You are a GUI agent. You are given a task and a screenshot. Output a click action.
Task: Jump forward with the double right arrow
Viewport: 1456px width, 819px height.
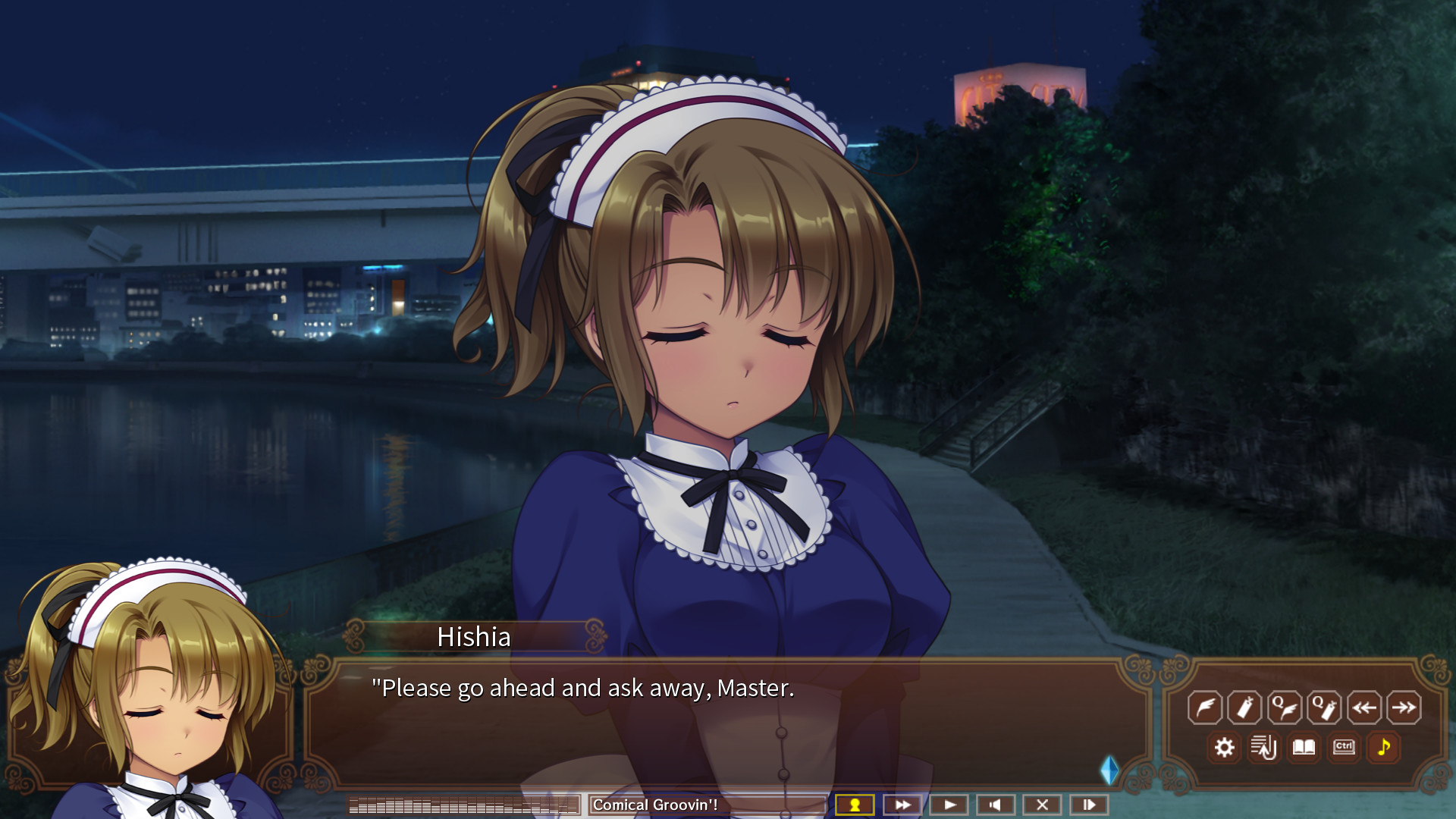coord(1404,708)
